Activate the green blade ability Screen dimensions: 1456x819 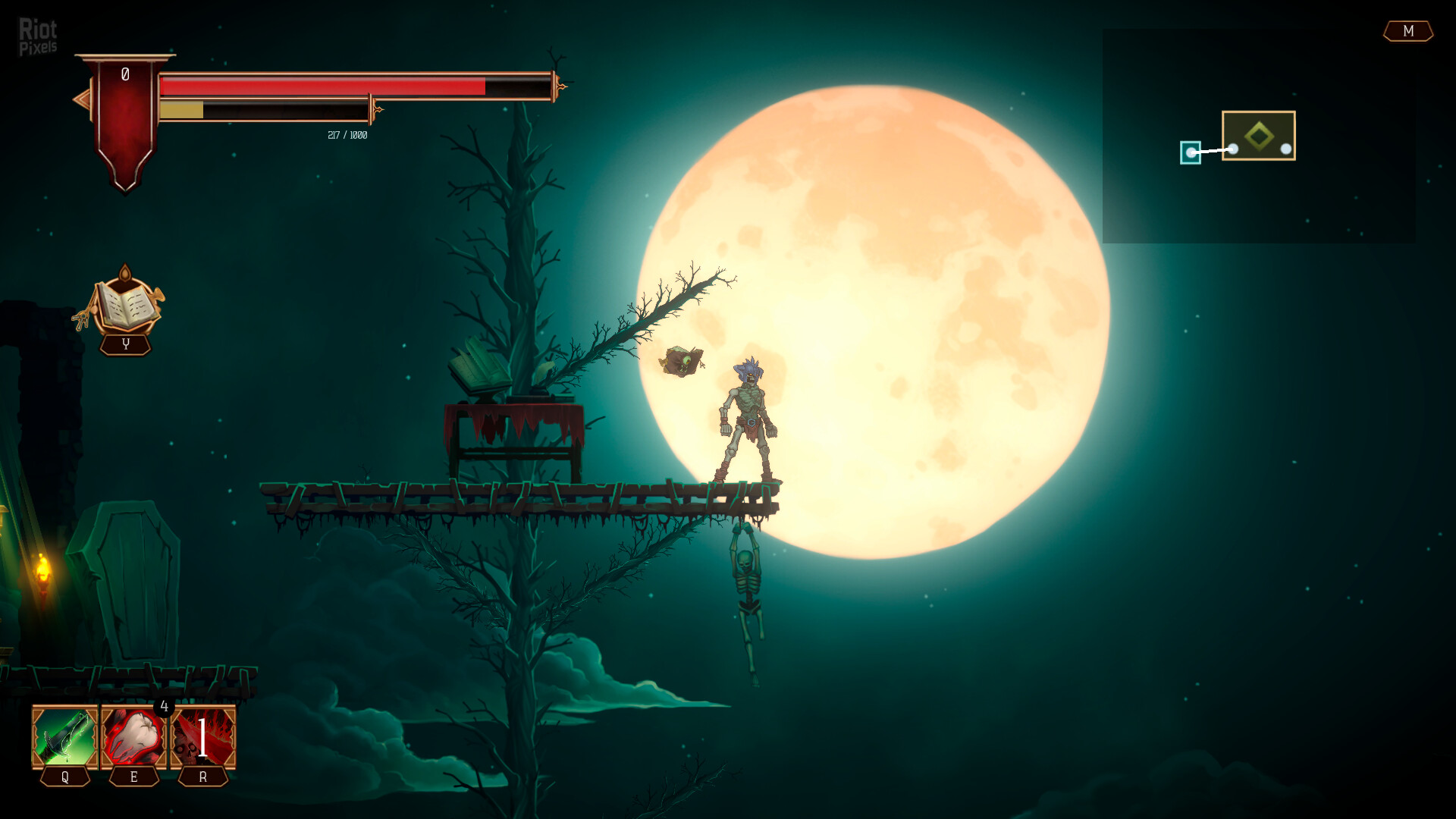[x=65, y=737]
